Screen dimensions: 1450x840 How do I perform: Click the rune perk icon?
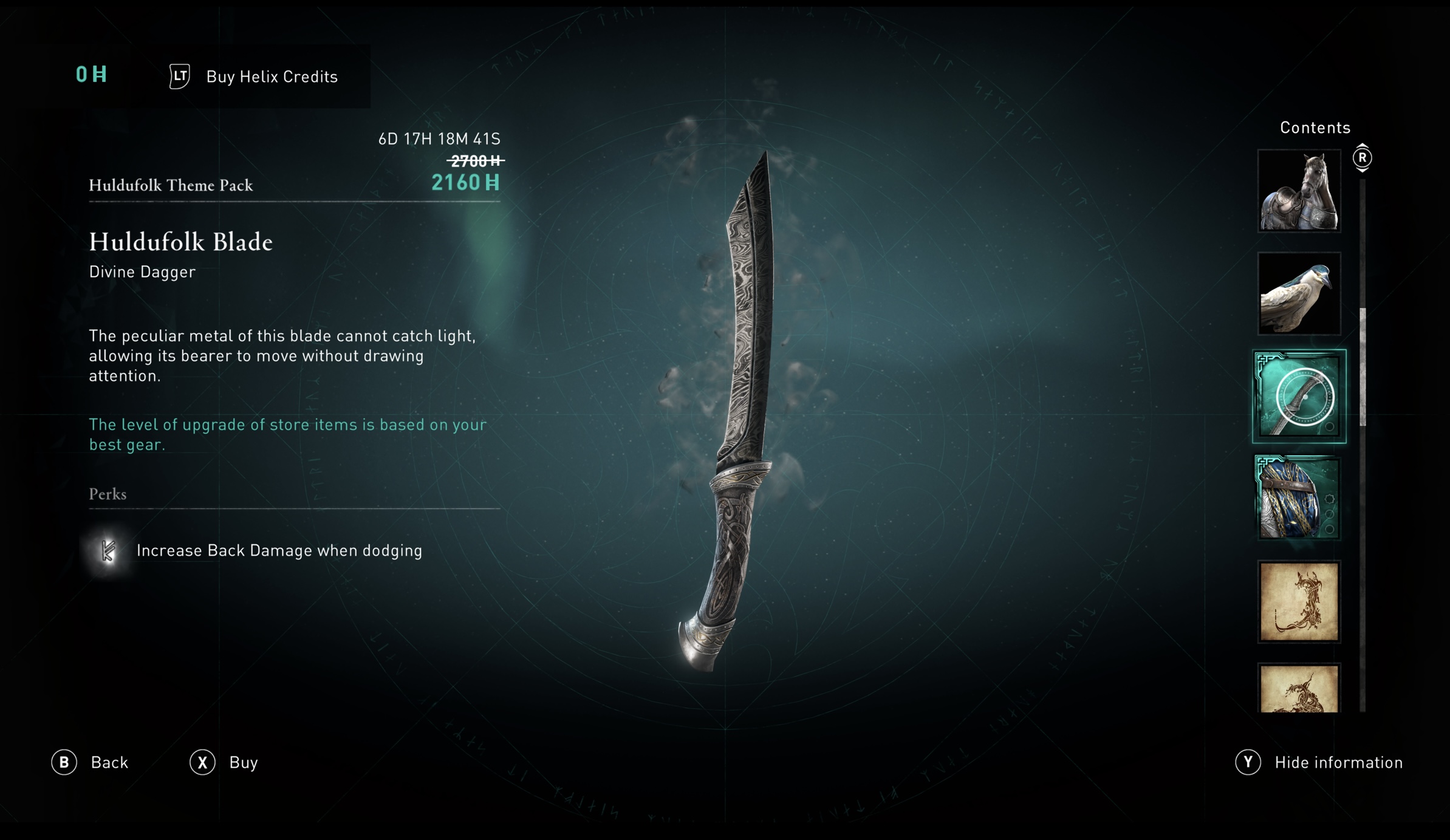(107, 550)
